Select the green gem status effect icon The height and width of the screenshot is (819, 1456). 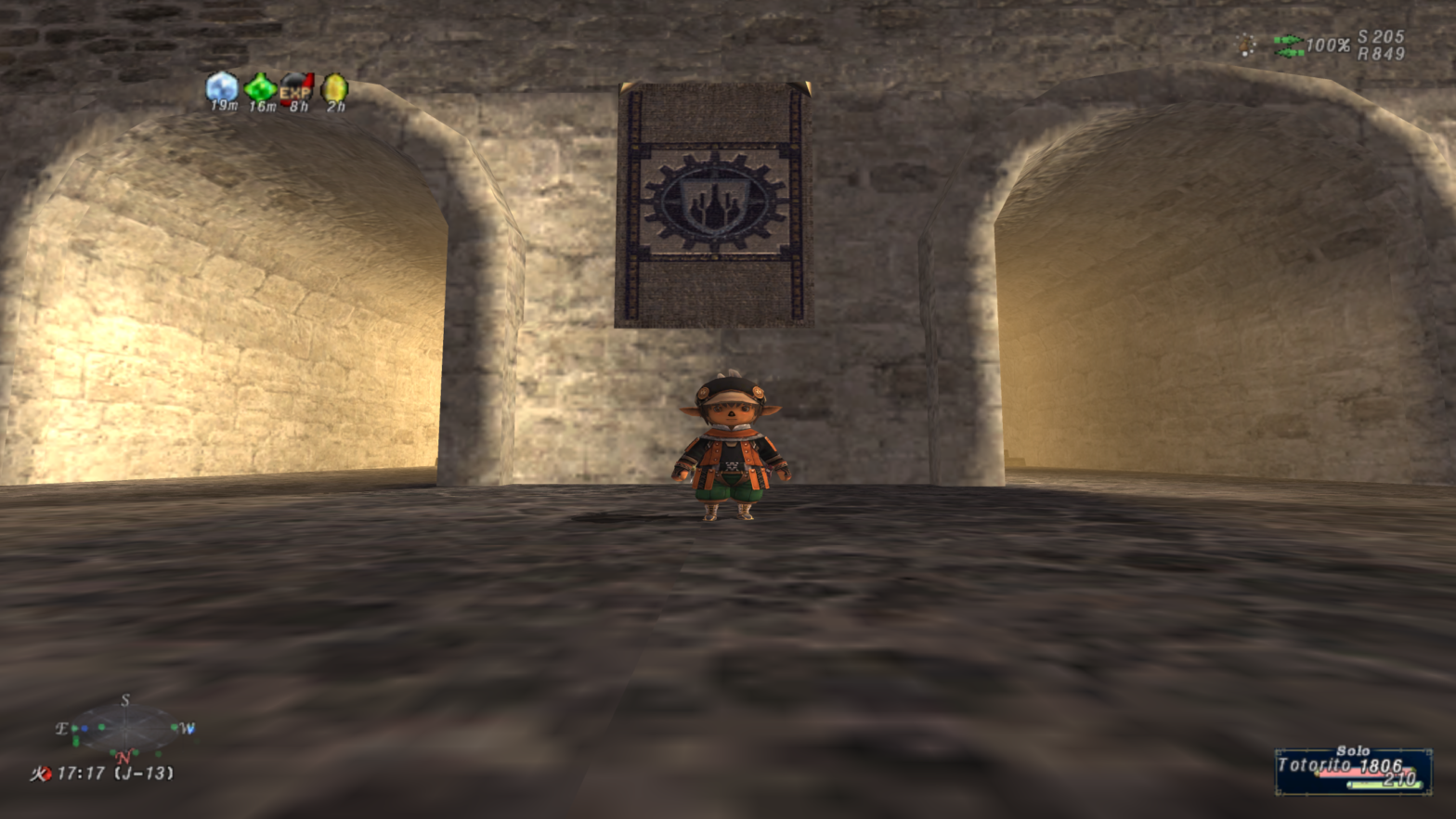point(260,87)
